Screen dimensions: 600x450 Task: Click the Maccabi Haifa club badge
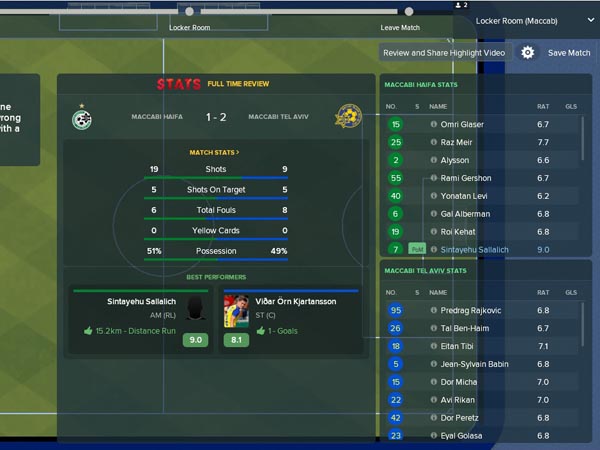point(81,117)
